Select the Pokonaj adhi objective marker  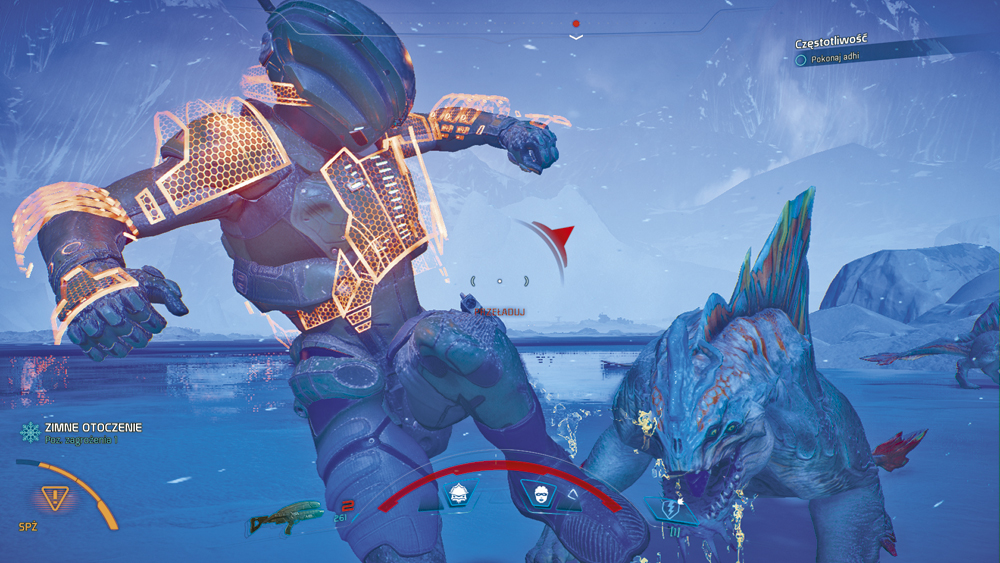(801, 59)
